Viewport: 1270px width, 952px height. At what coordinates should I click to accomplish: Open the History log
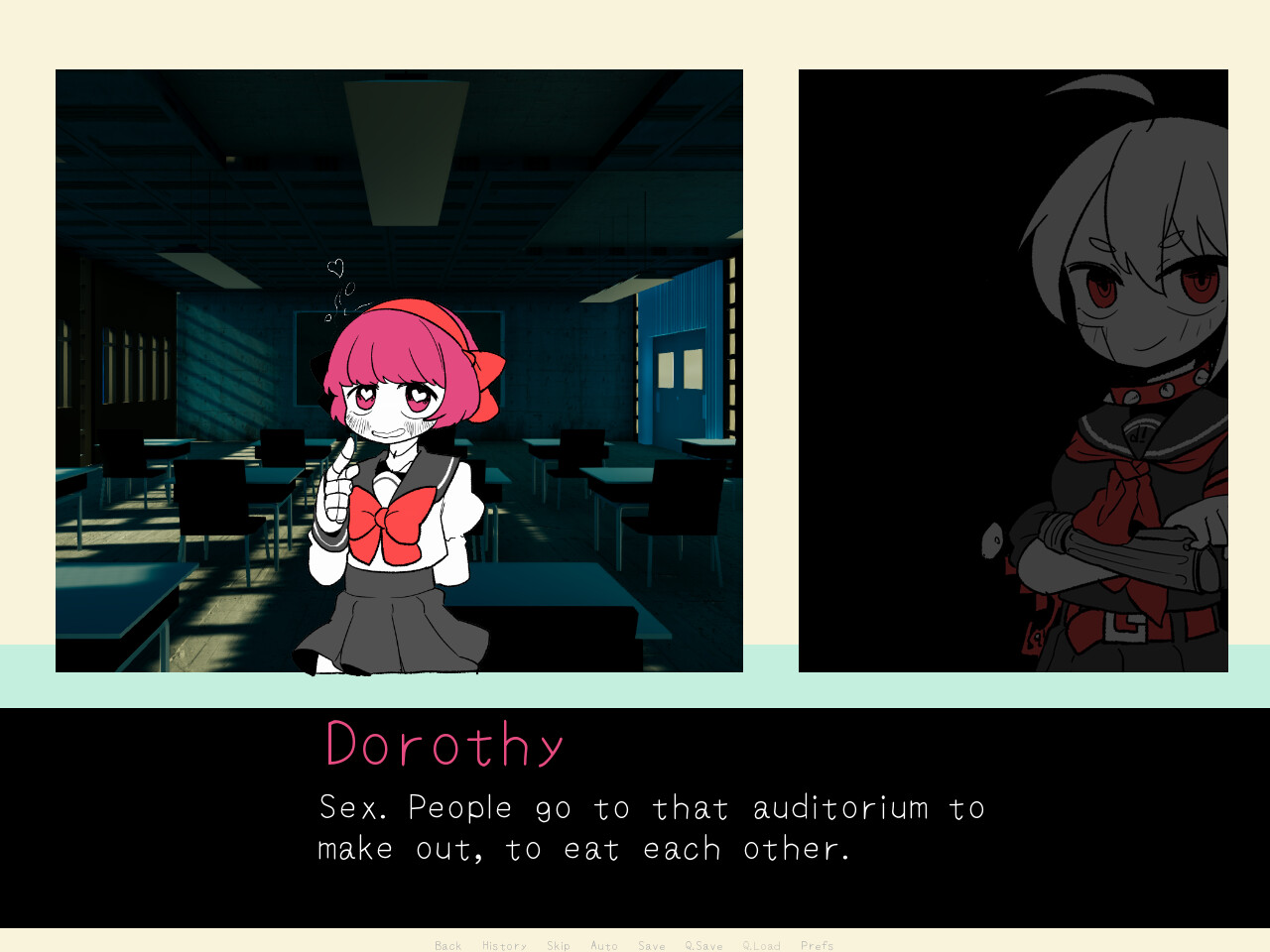pyautogui.click(x=504, y=945)
